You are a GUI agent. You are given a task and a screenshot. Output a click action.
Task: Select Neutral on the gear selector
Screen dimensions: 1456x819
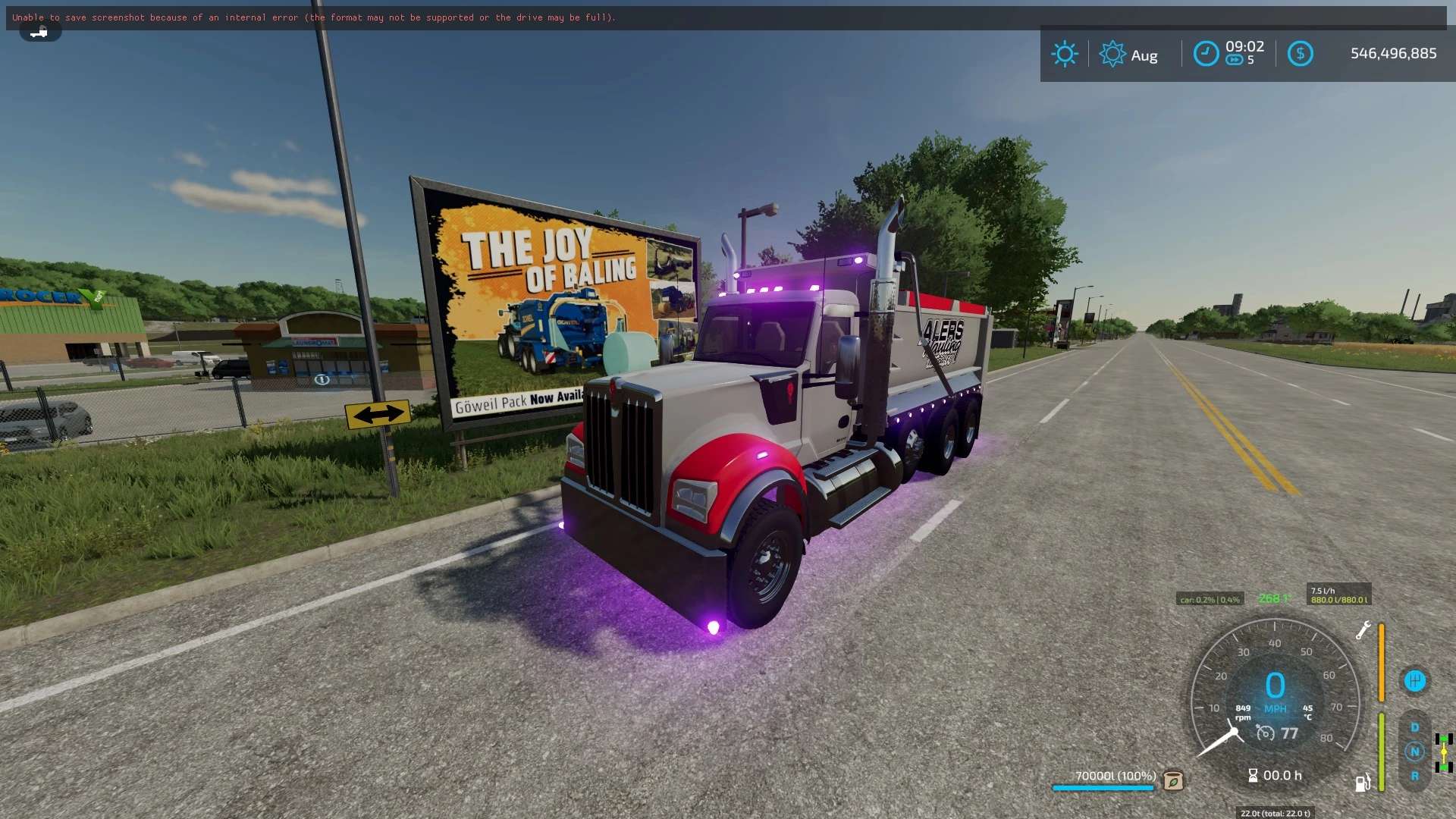[1414, 752]
